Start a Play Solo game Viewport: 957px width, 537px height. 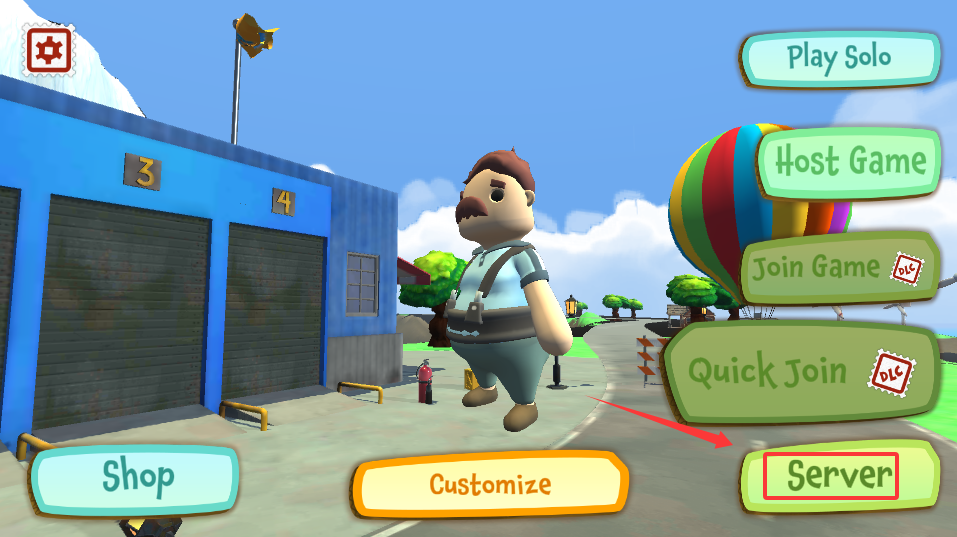pyautogui.click(x=839, y=57)
